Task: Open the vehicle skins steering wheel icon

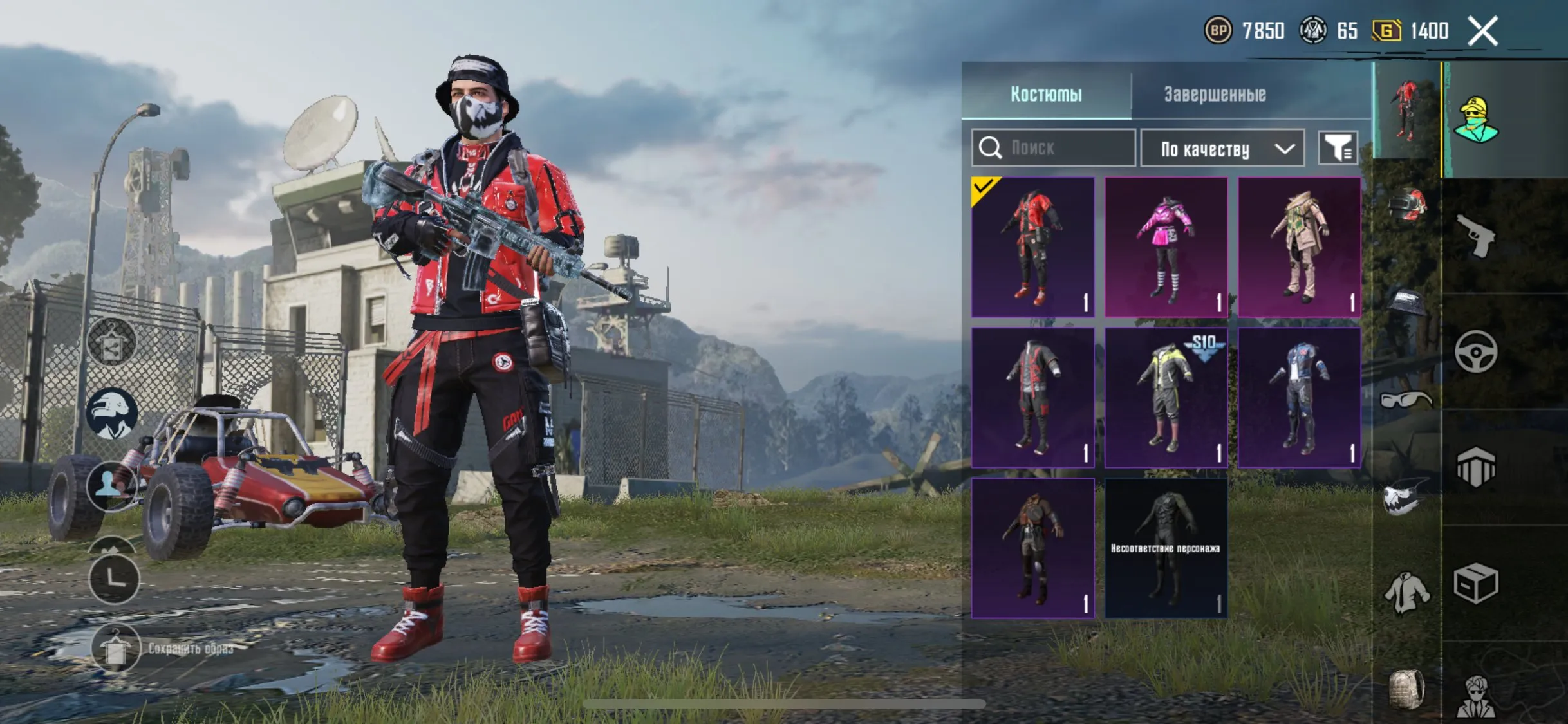Action: [x=1477, y=350]
